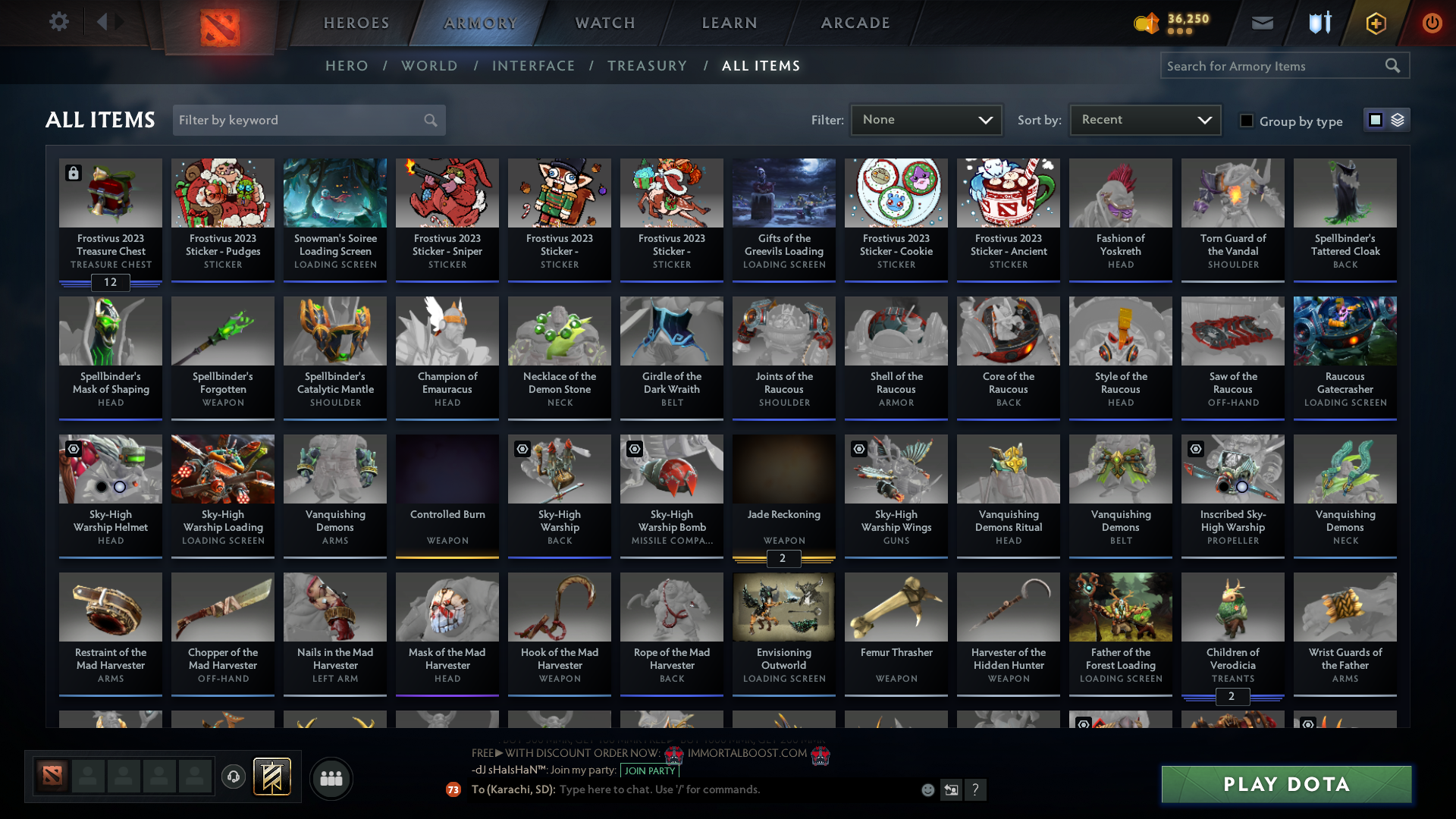1456x819 pixels.
Task: Open the friends list via the people icon
Action: [330, 778]
